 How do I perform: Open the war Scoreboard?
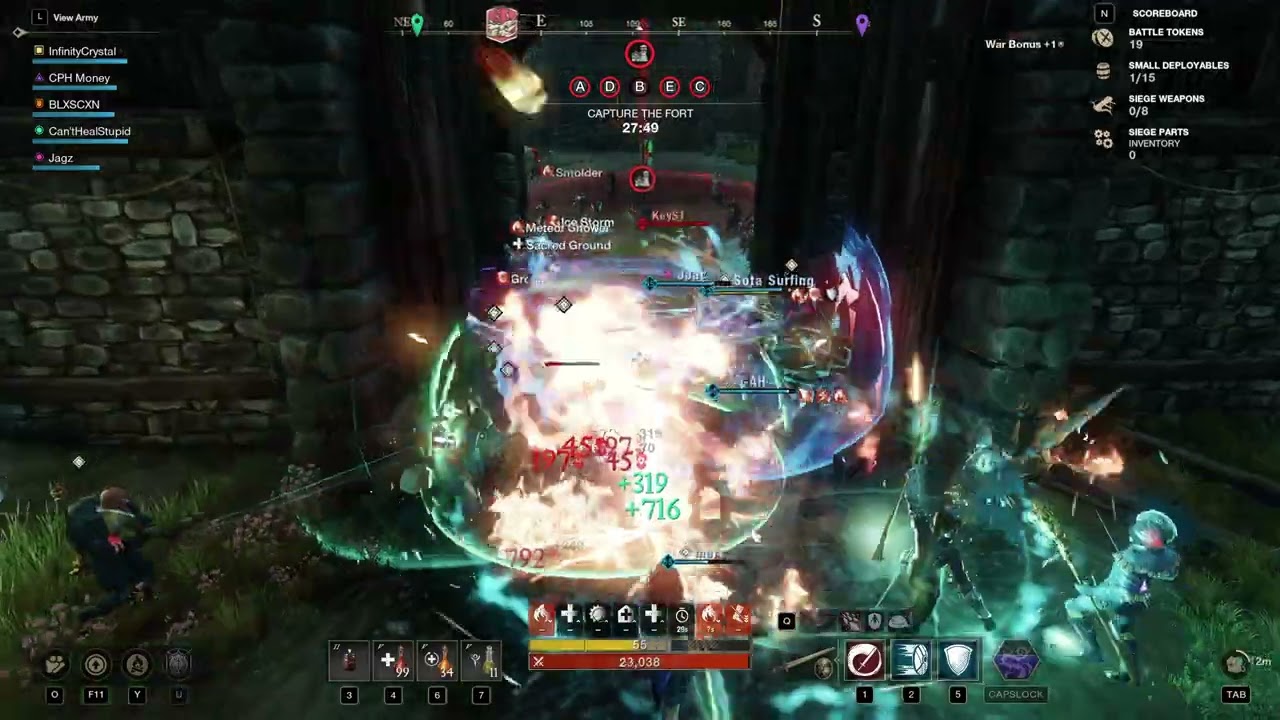point(1164,13)
